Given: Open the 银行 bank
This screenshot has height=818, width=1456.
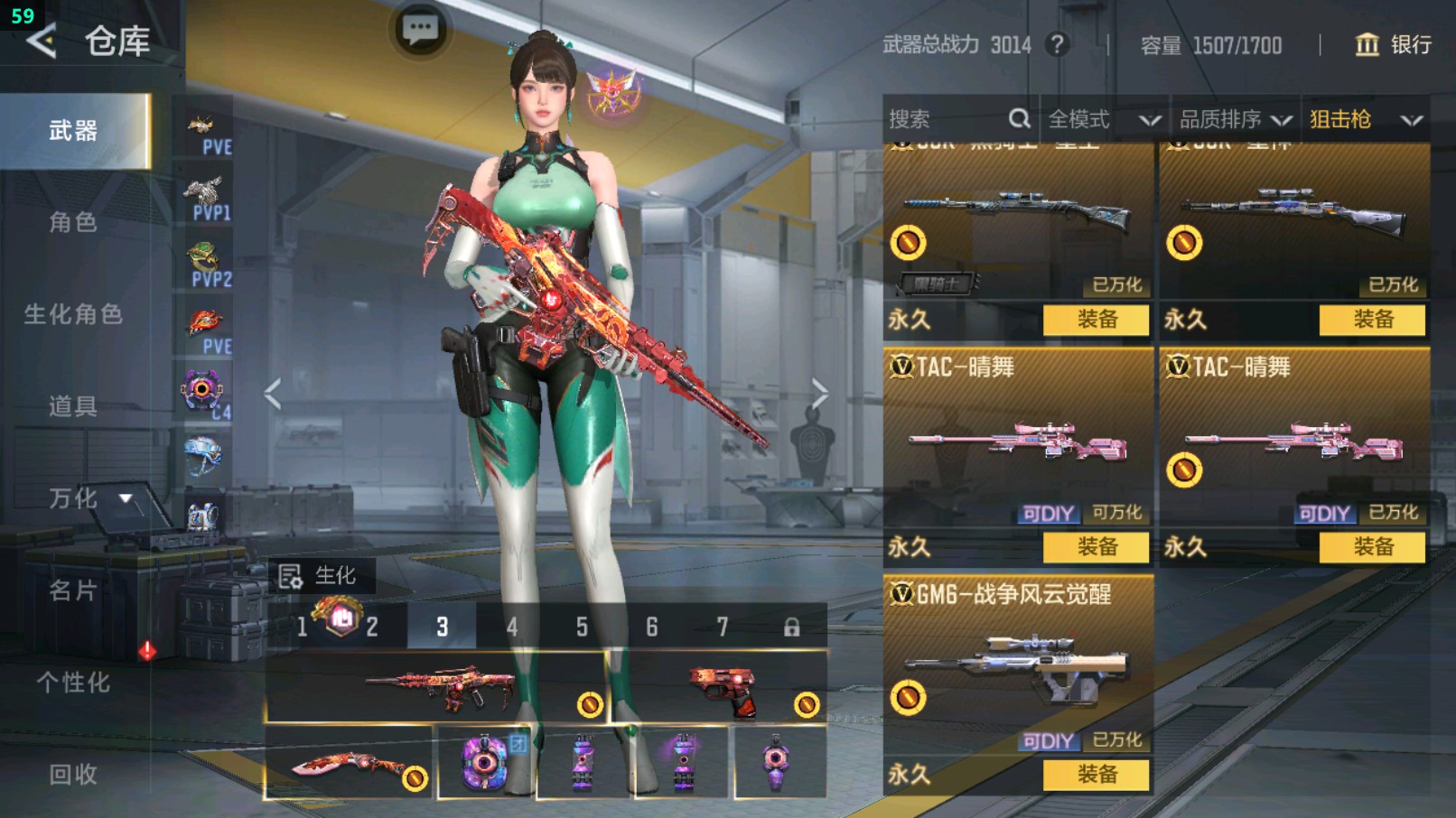Looking at the screenshot, I should pyautogui.click(x=1394, y=44).
